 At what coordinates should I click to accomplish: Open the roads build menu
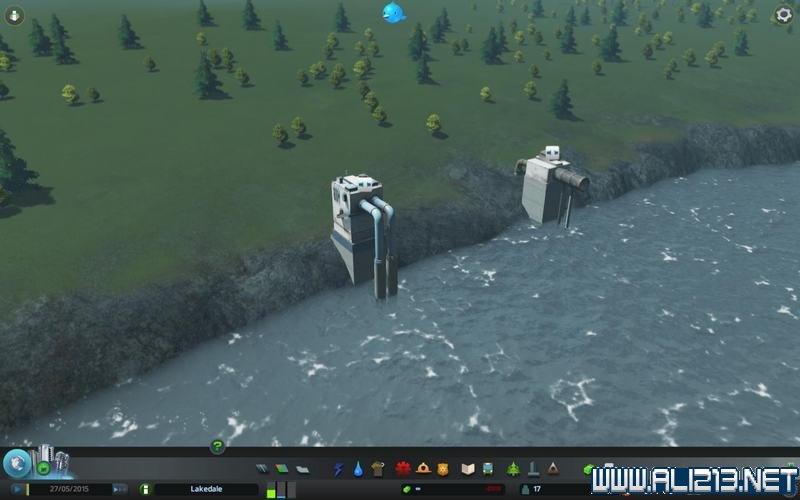(262, 469)
